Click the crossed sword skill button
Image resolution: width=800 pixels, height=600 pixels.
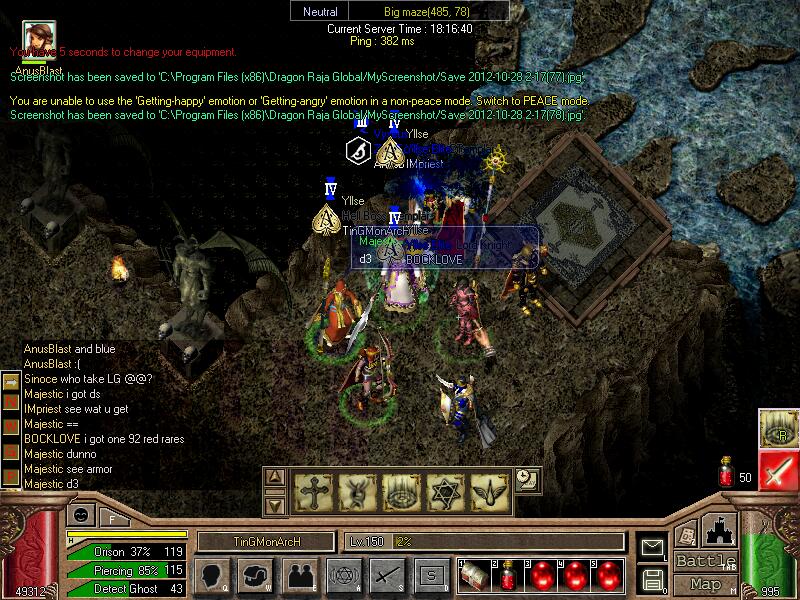tap(386, 576)
